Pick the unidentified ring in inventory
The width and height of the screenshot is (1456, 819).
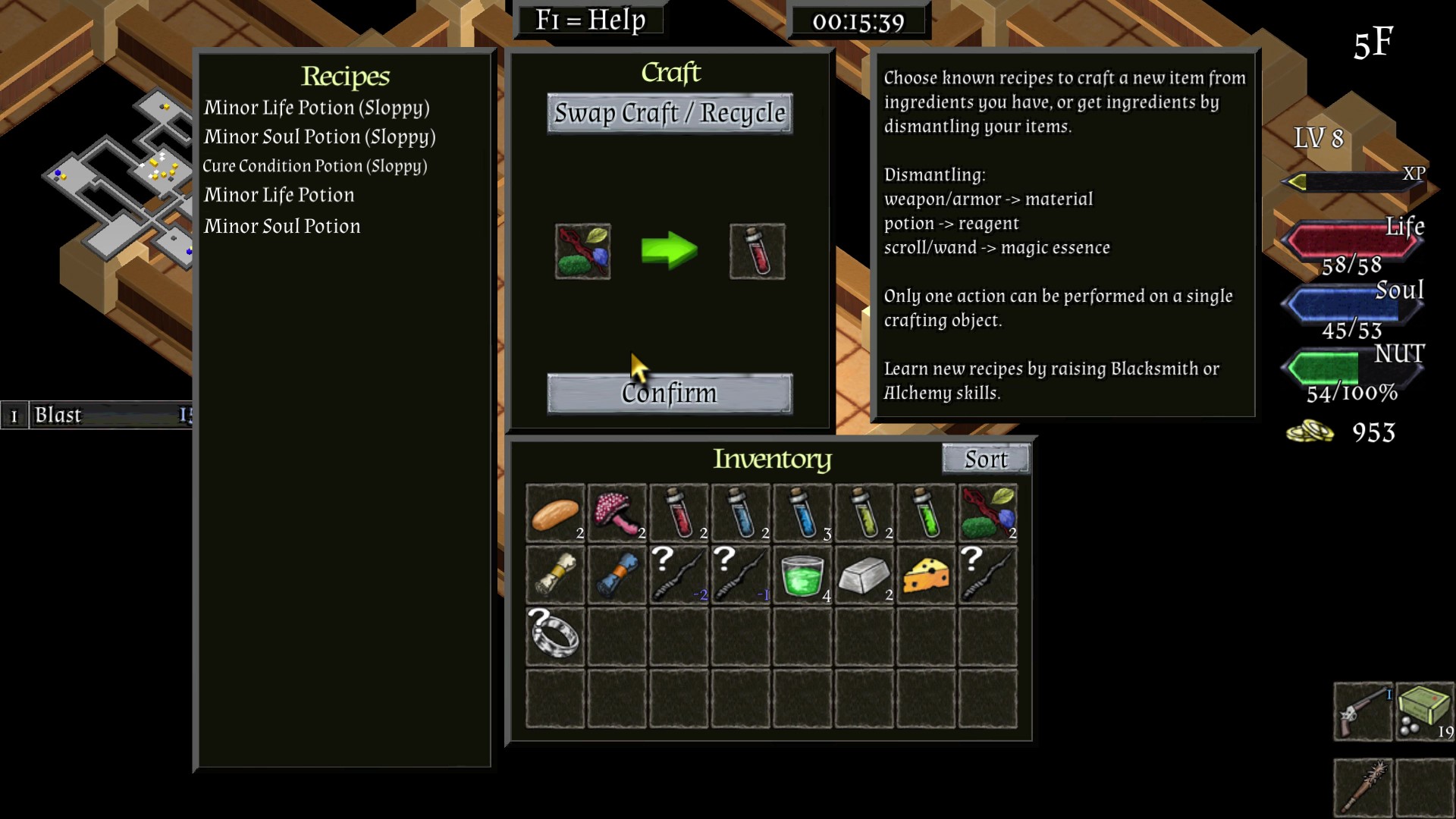555,637
